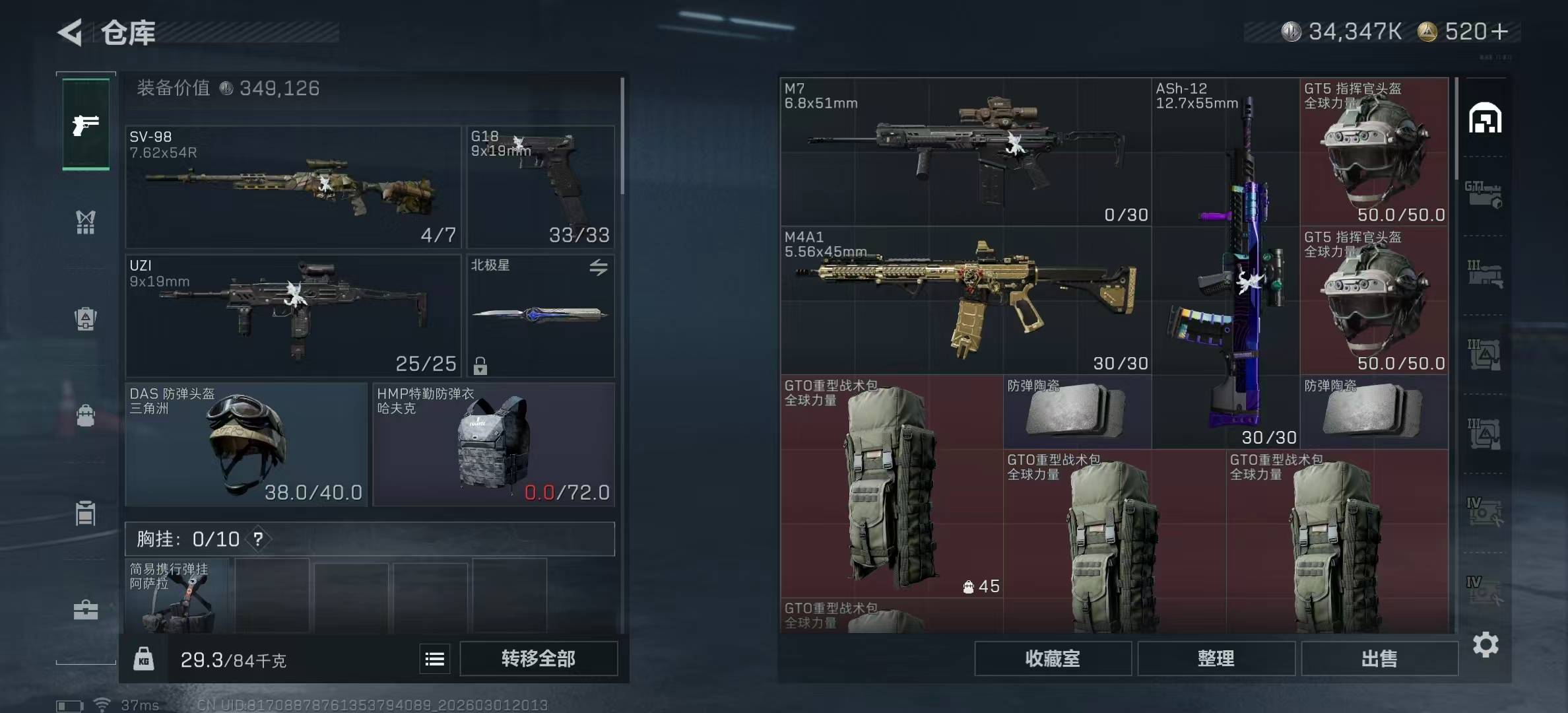Viewport: 1568px width, 713px height.
Task: Select the purple ASh-12 in storage
Action: (x=1225, y=264)
